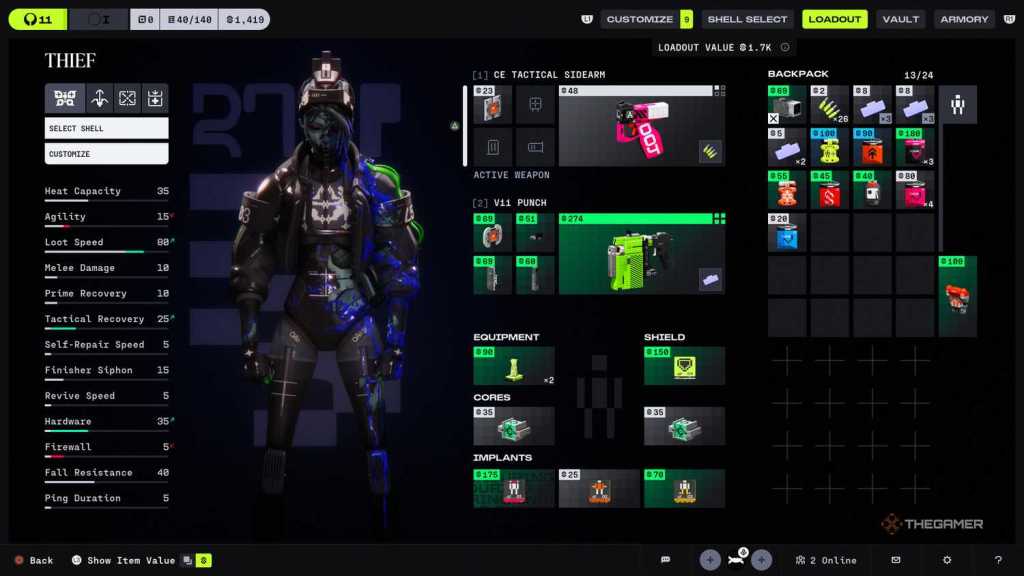Select the backpack ammo item with 26 count
The width and height of the screenshot is (1024, 576).
point(830,105)
